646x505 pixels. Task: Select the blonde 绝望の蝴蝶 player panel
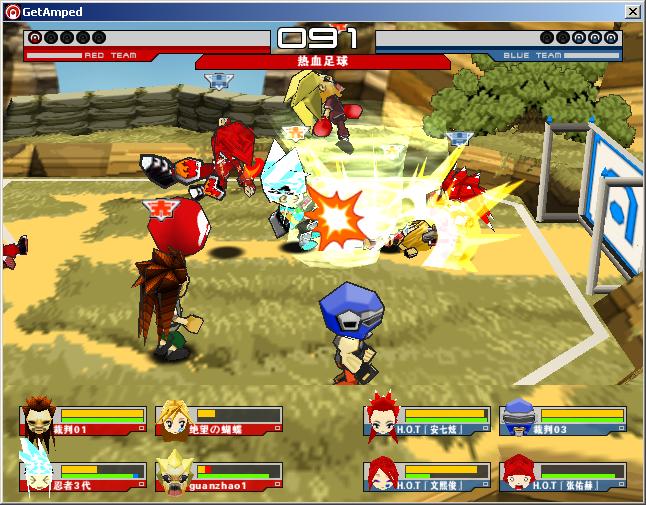click(218, 419)
